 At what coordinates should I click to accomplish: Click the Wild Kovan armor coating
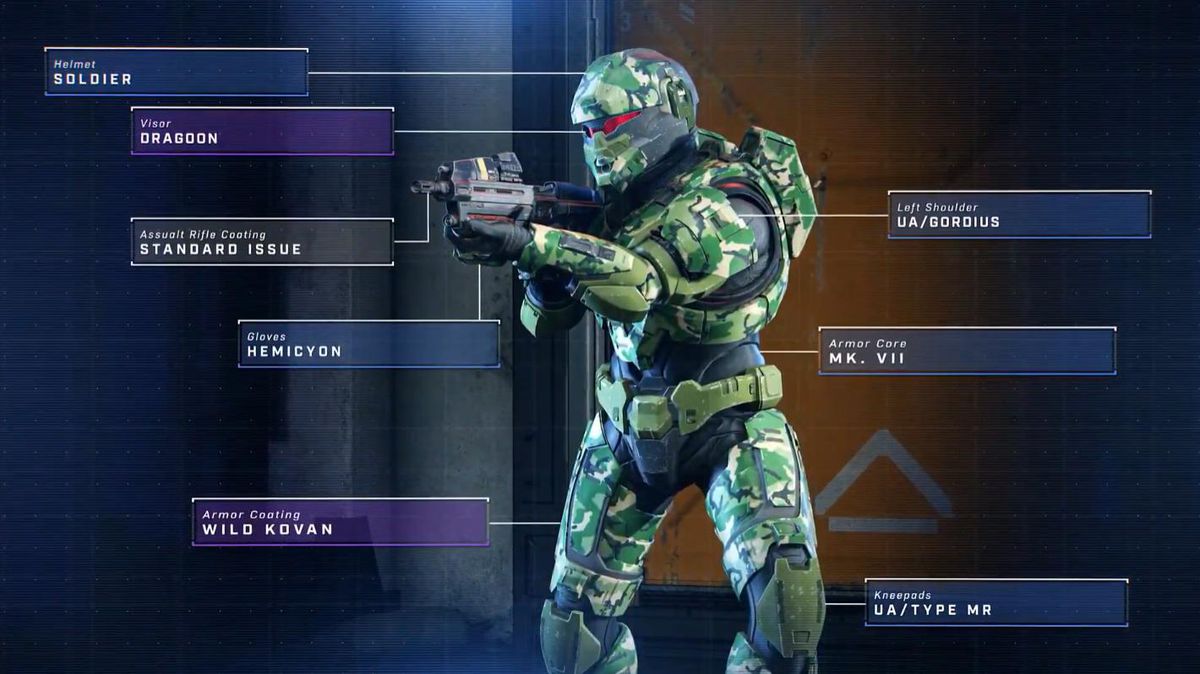tap(340, 522)
